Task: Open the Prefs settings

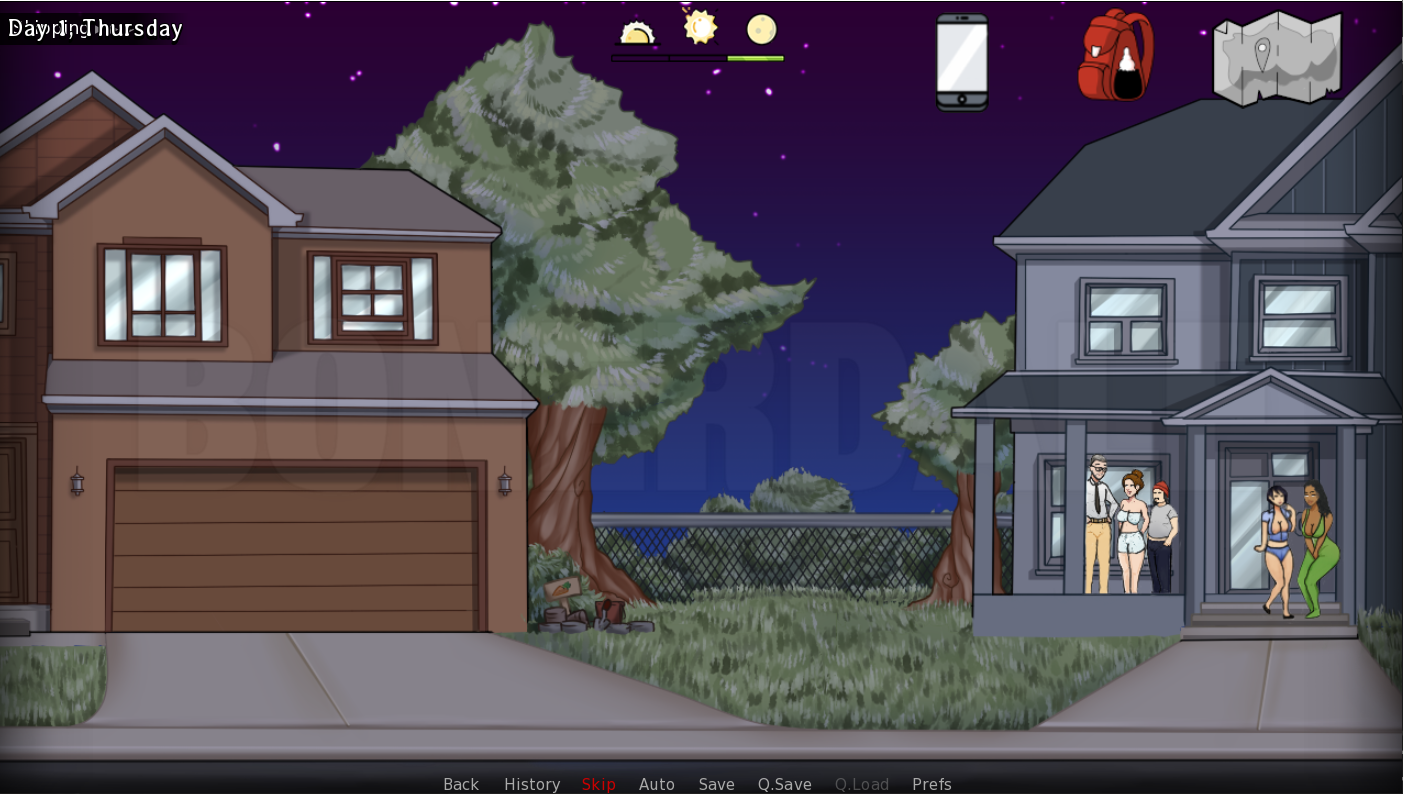Action: click(x=932, y=784)
